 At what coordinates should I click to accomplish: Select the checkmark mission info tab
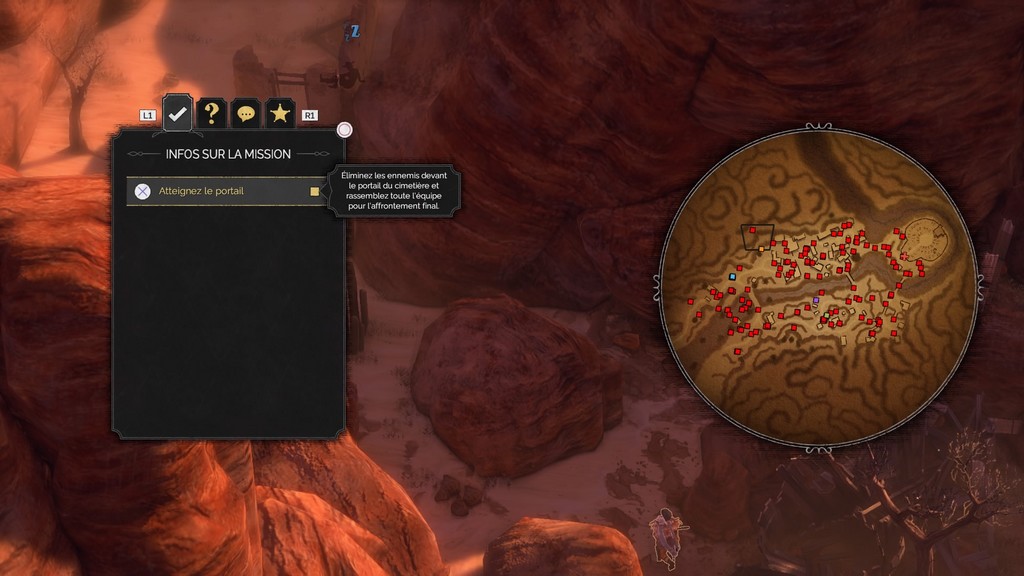pyautogui.click(x=177, y=114)
